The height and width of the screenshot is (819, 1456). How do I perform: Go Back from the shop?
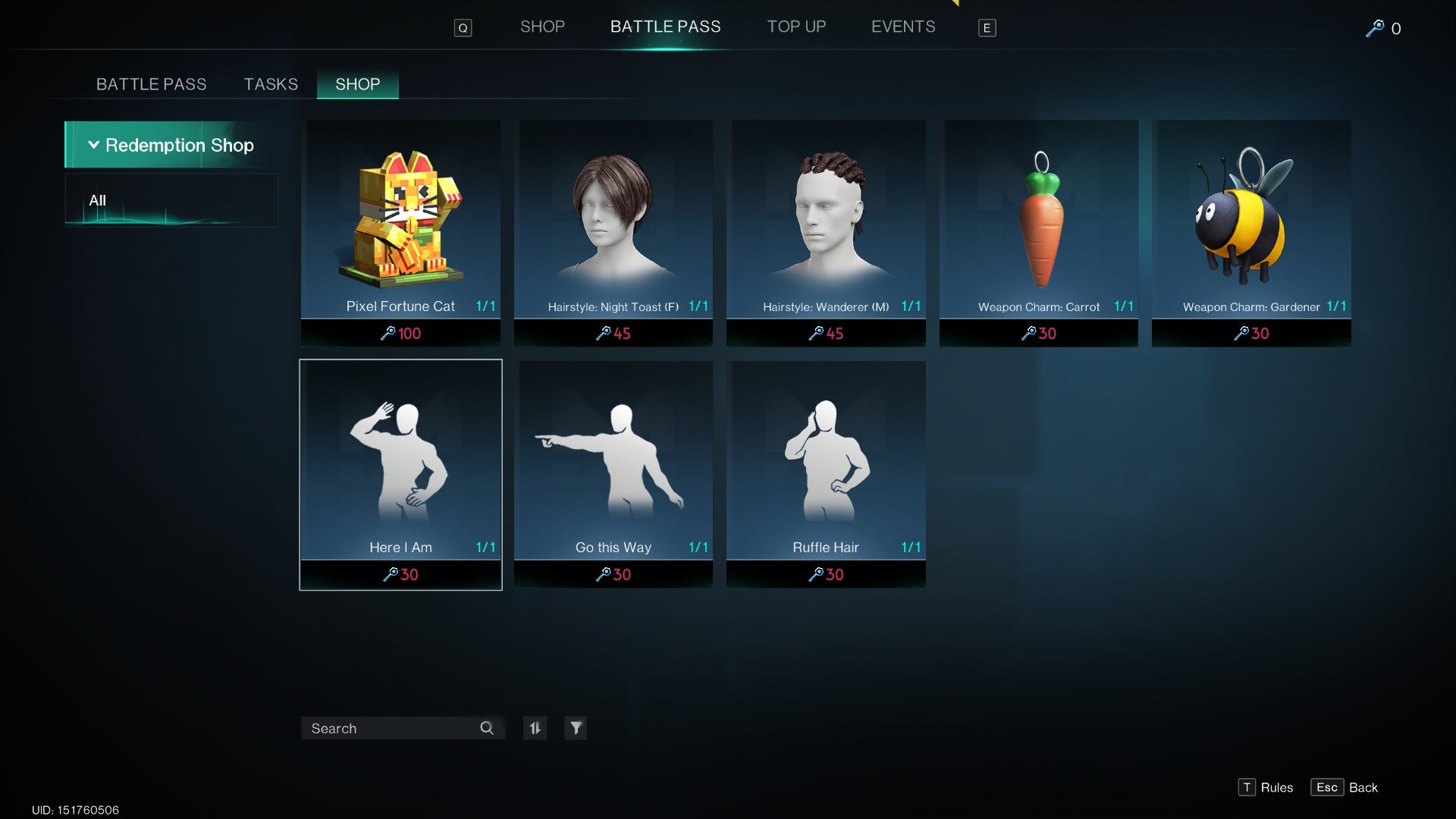coord(1345,787)
